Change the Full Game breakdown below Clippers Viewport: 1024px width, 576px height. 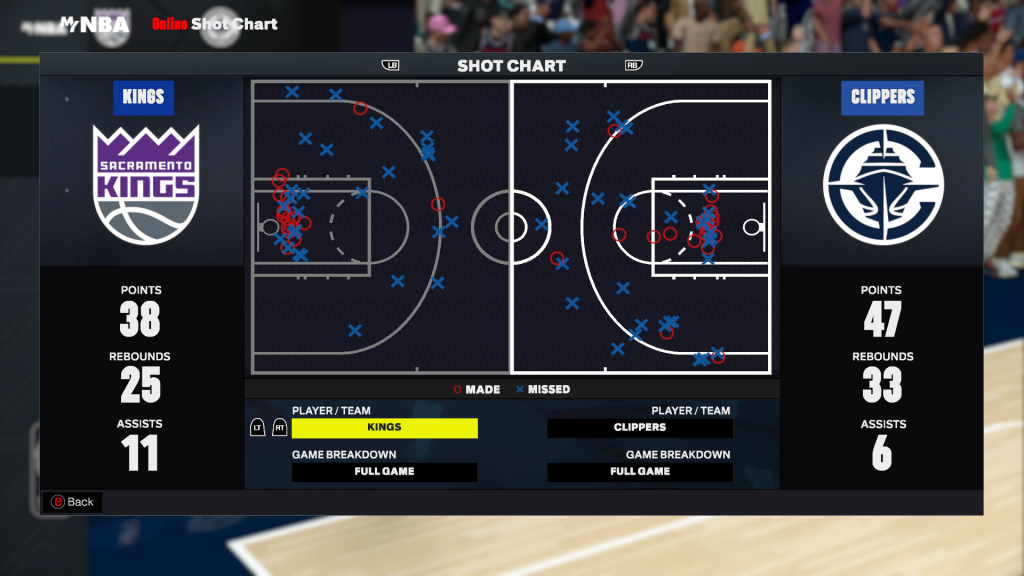640,472
